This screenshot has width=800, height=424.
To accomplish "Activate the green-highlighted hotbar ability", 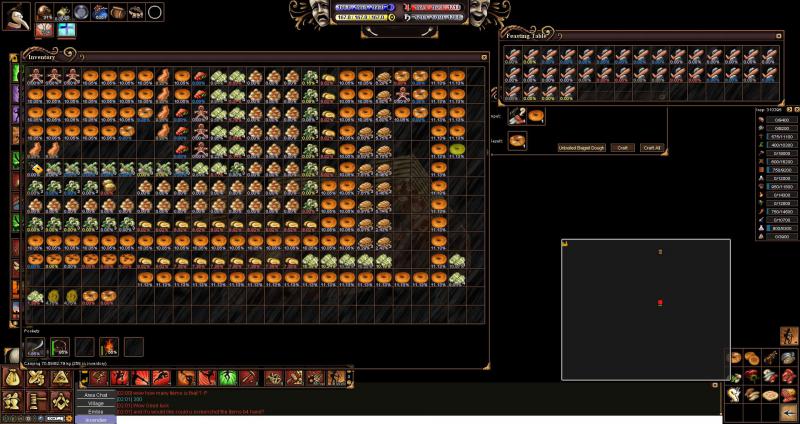I will 226,377.
